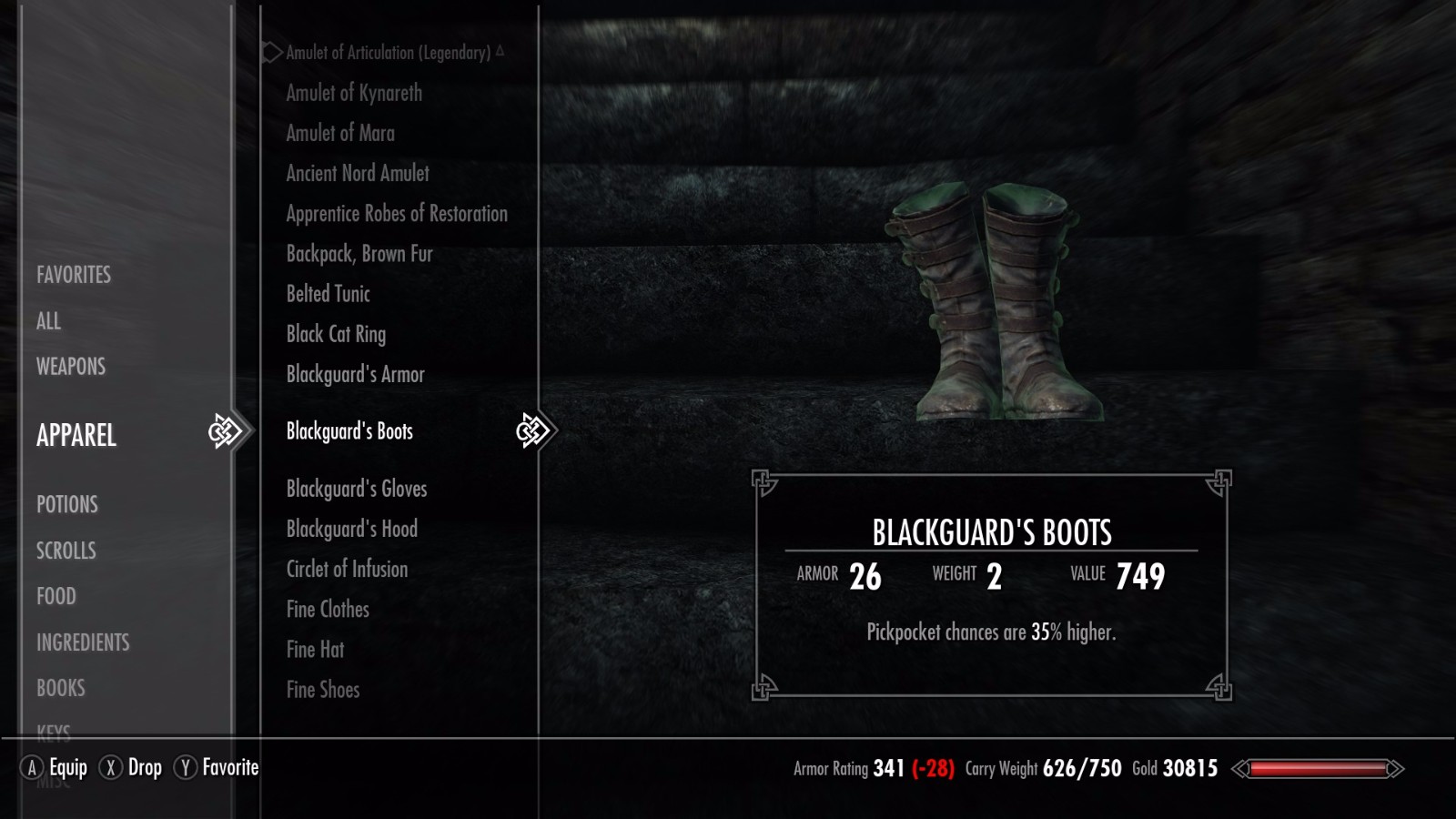Switch to the All items category
Image resolution: width=1456 pixels, height=819 pixels.
click(x=49, y=321)
